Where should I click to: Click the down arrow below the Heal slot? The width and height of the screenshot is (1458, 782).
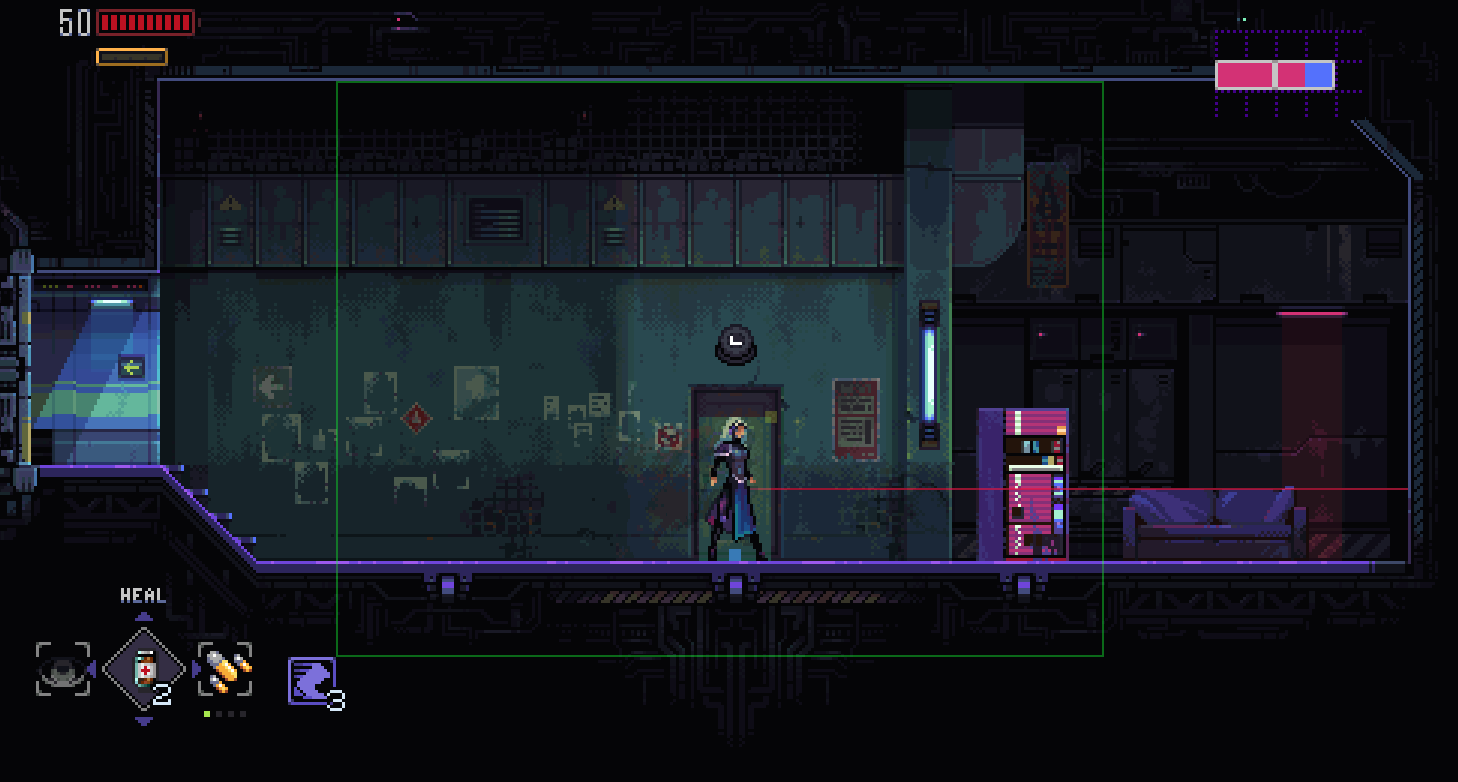pos(144,721)
